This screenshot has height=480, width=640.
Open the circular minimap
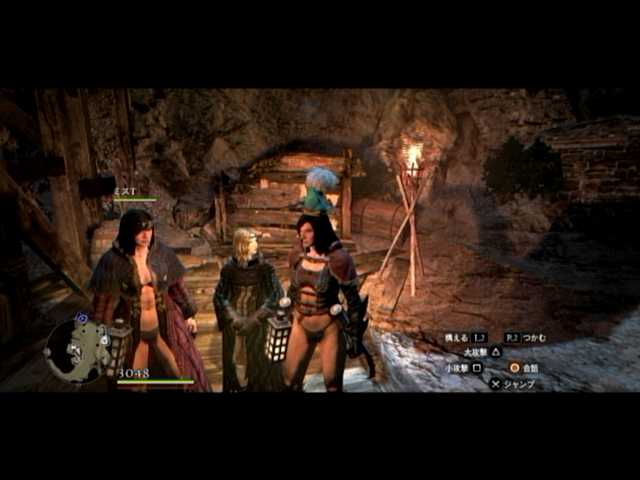tap(77, 349)
